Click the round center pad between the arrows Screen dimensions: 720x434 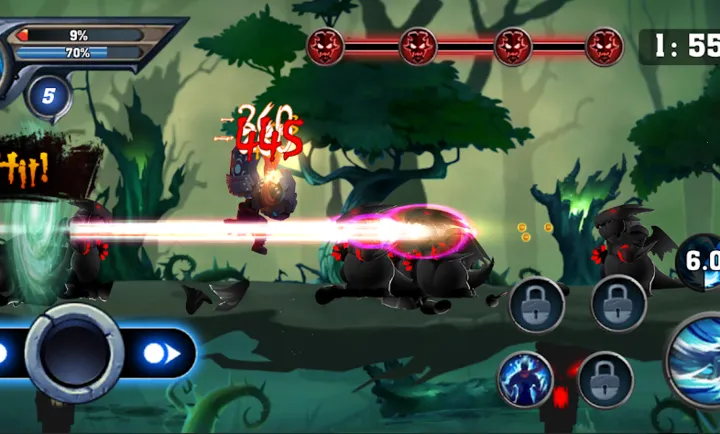(x=74, y=353)
